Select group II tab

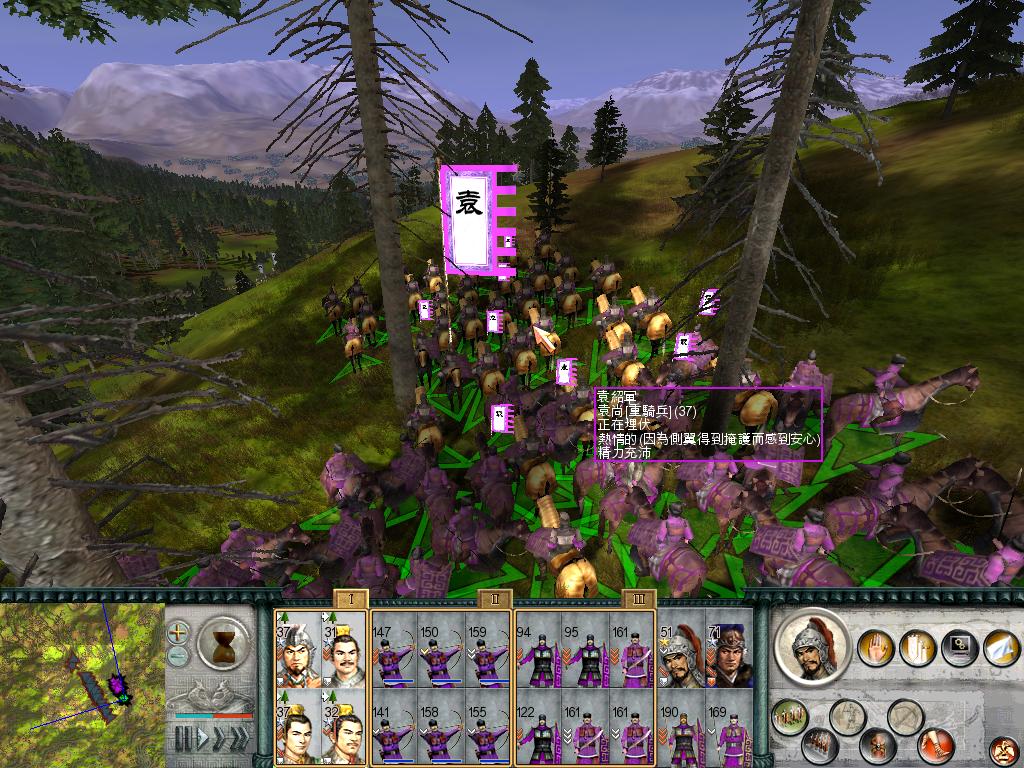(x=494, y=598)
